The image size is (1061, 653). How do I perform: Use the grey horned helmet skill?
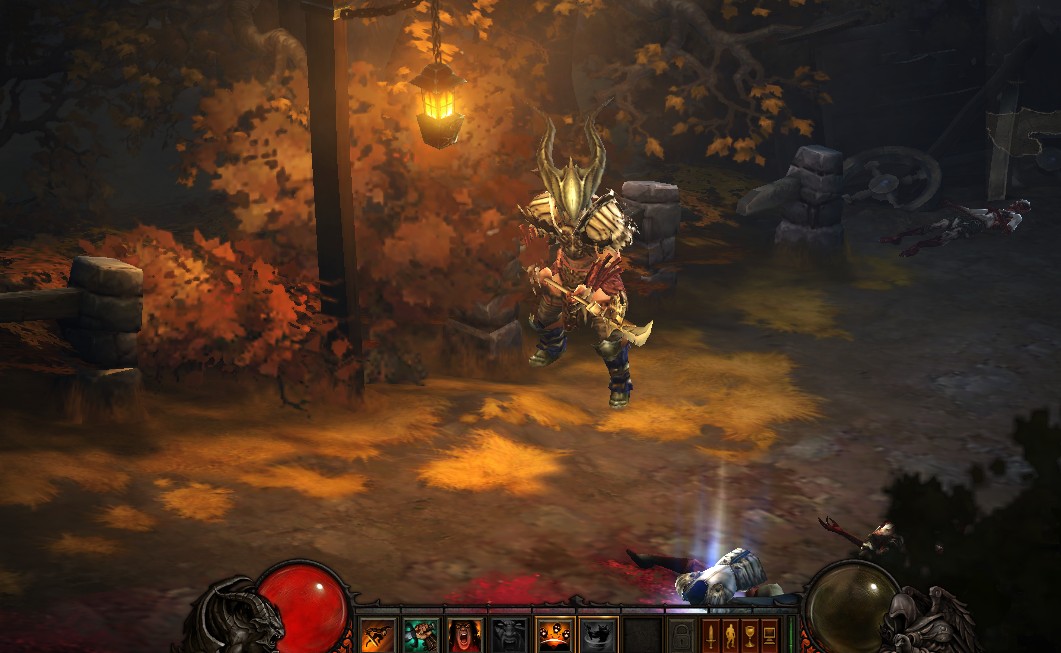[x=598, y=635]
